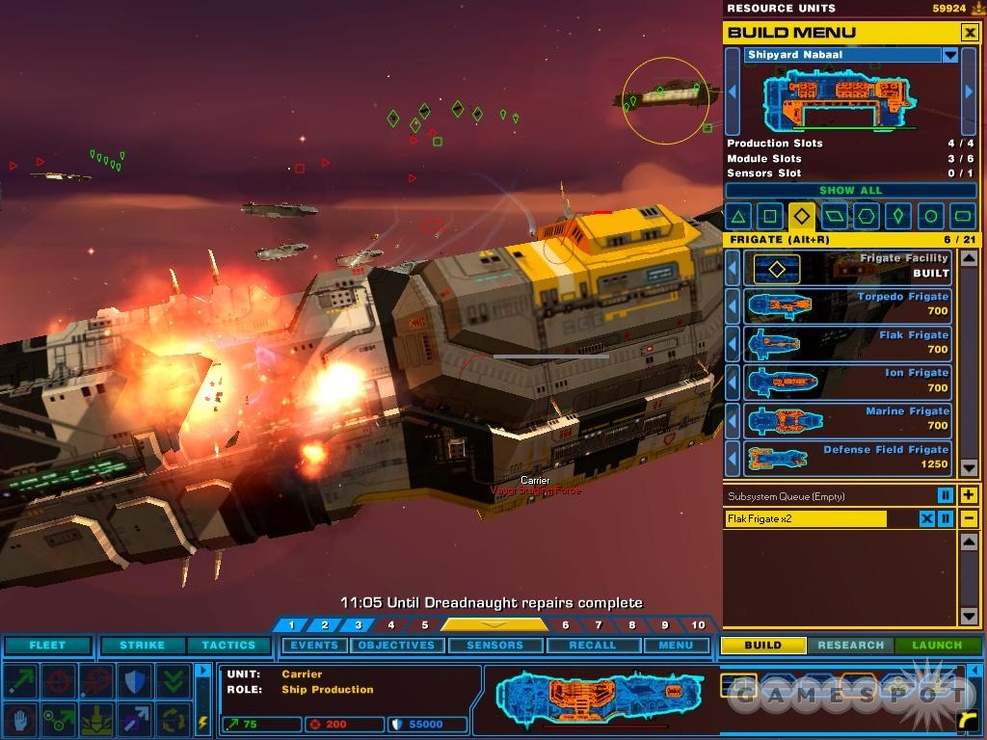Close the Build Menu panel
Image resolution: width=987 pixels, height=740 pixels.
click(x=969, y=33)
